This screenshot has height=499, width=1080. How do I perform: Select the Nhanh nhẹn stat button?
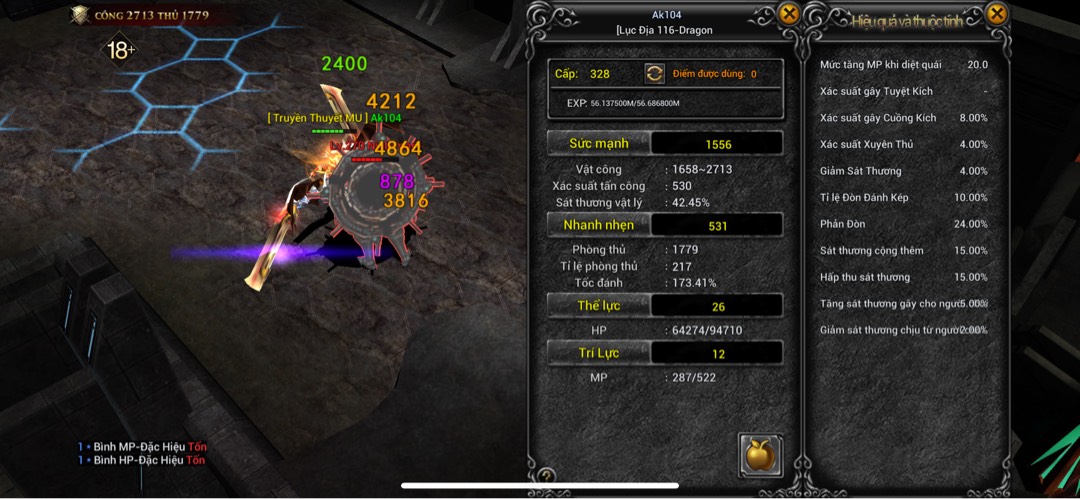point(599,225)
